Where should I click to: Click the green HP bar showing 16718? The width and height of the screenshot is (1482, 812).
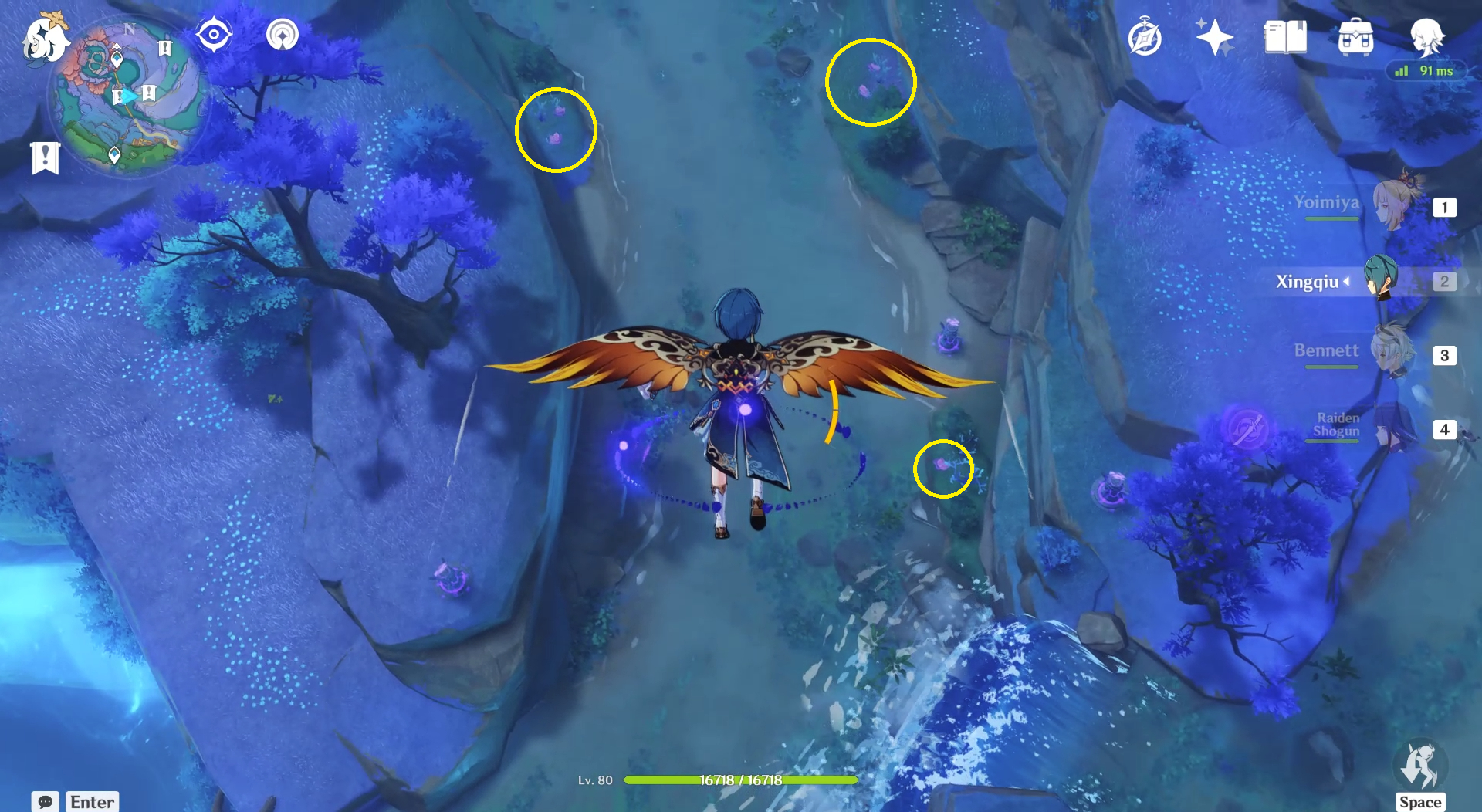[739, 780]
